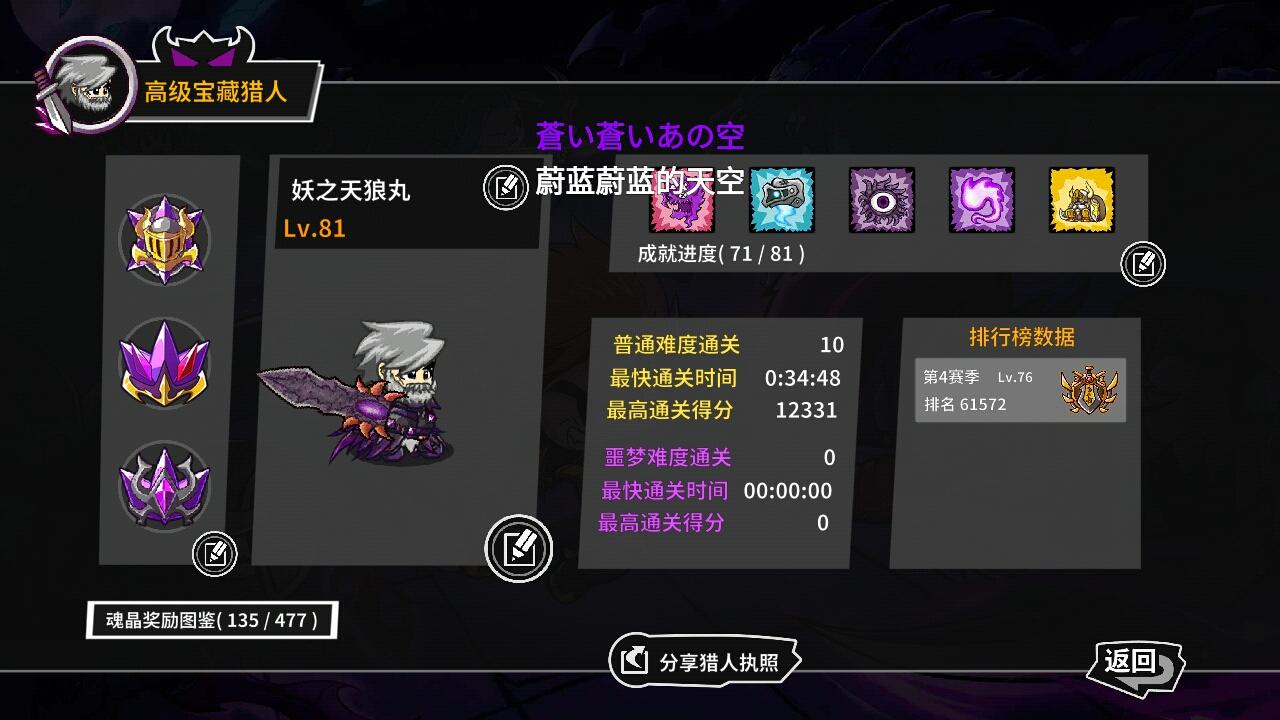
Task: Click the edit button beside achievement progress
Action: click(x=1143, y=265)
